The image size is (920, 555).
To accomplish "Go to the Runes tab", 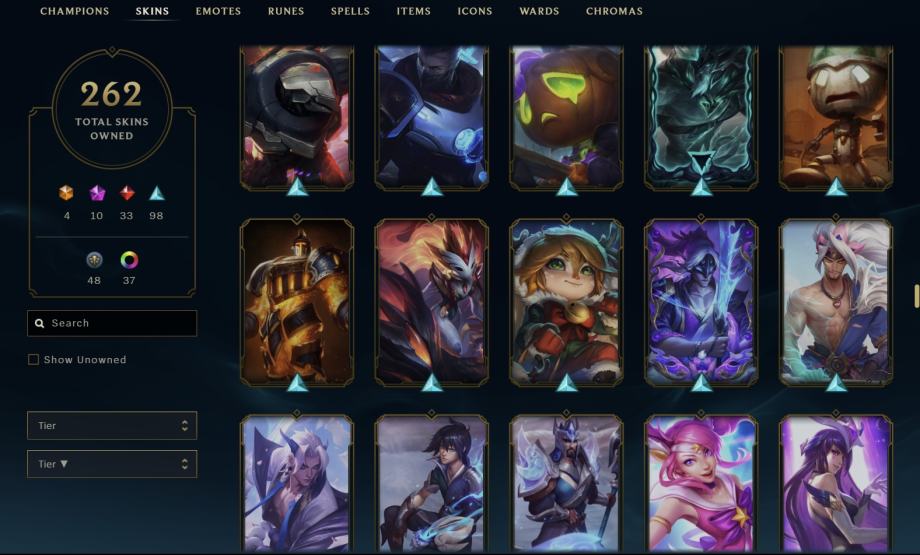I will click(x=286, y=12).
